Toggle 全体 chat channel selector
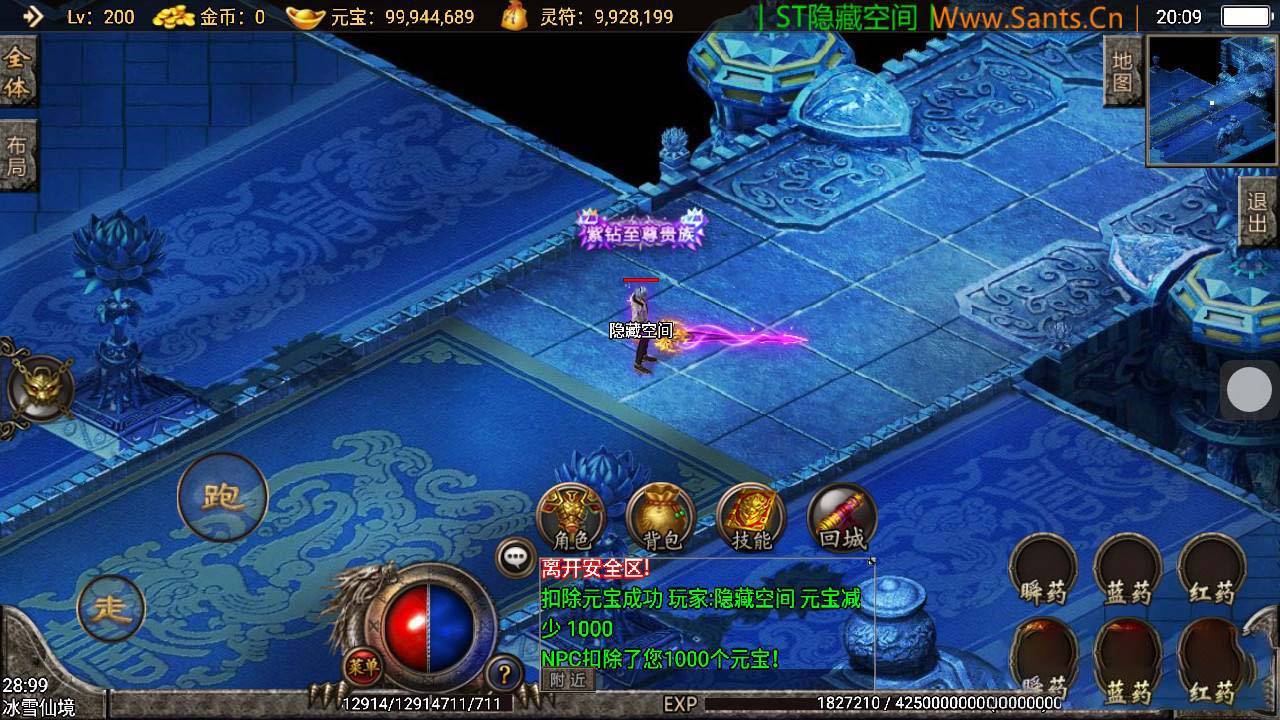This screenshot has width=1280, height=720. (x=18, y=70)
